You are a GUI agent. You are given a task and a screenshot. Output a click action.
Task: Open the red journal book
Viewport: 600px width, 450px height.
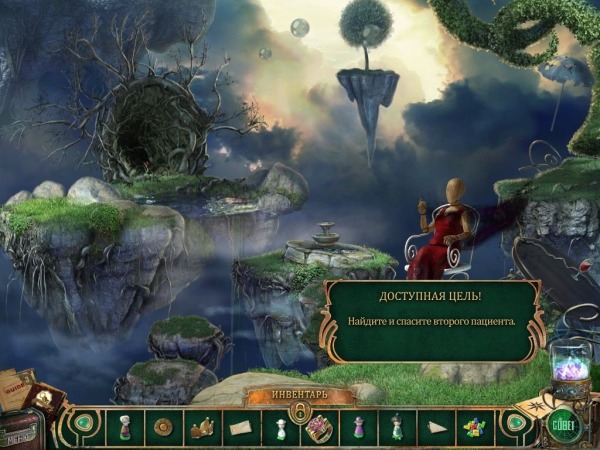click(46, 399)
